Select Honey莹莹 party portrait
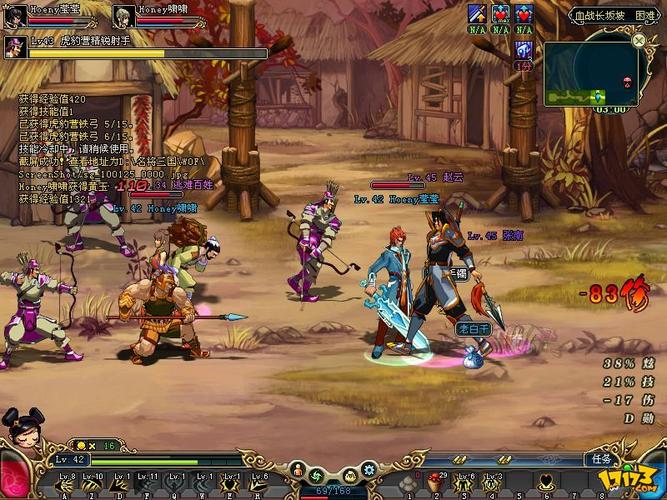The width and height of the screenshot is (667, 500). [x=14, y=14]
